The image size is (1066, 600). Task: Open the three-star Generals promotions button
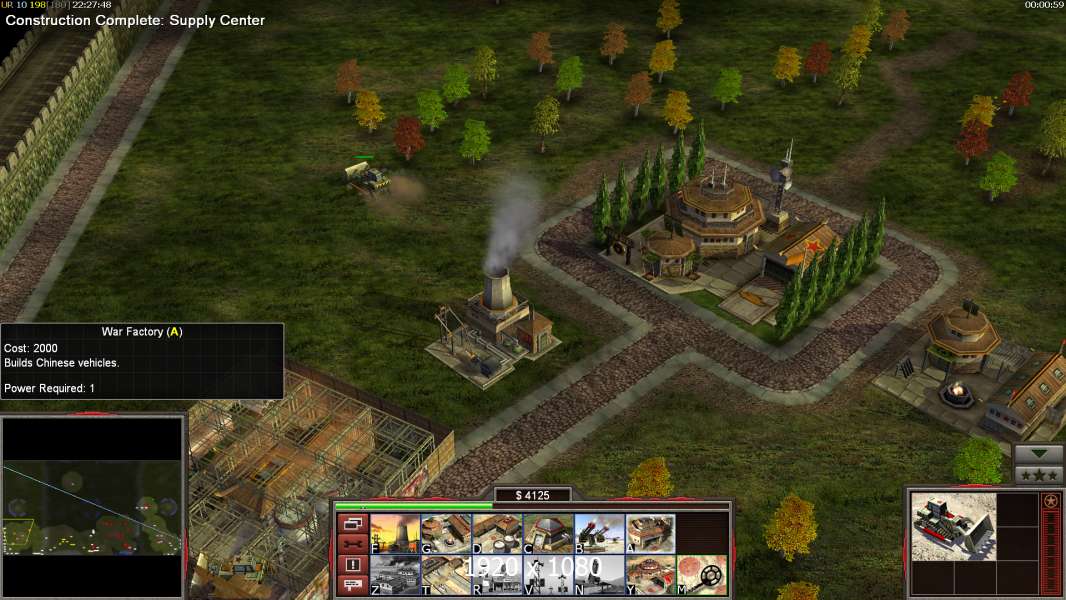1038,474
